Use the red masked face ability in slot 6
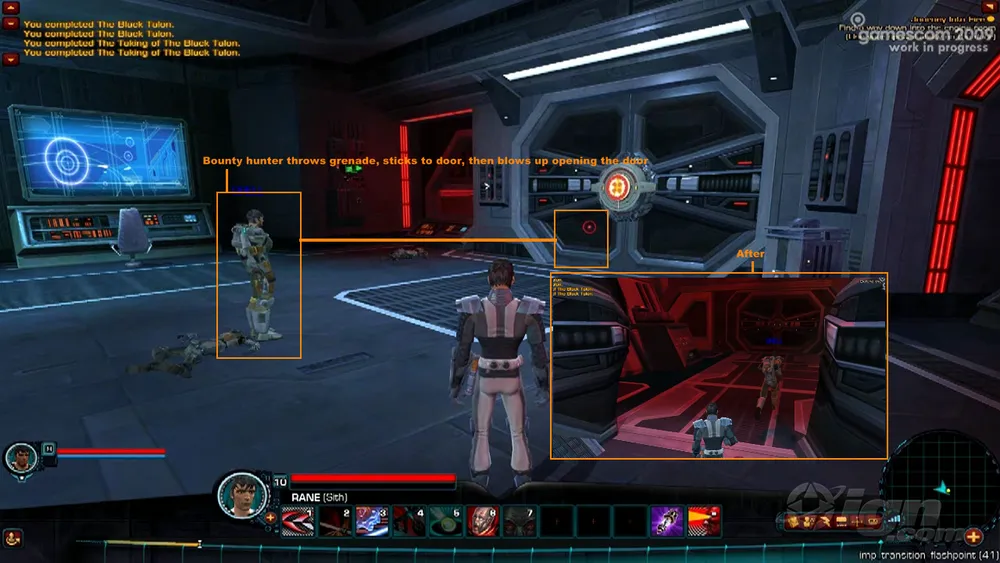Viewport: 1000px width, 563px height. point(482,521)
